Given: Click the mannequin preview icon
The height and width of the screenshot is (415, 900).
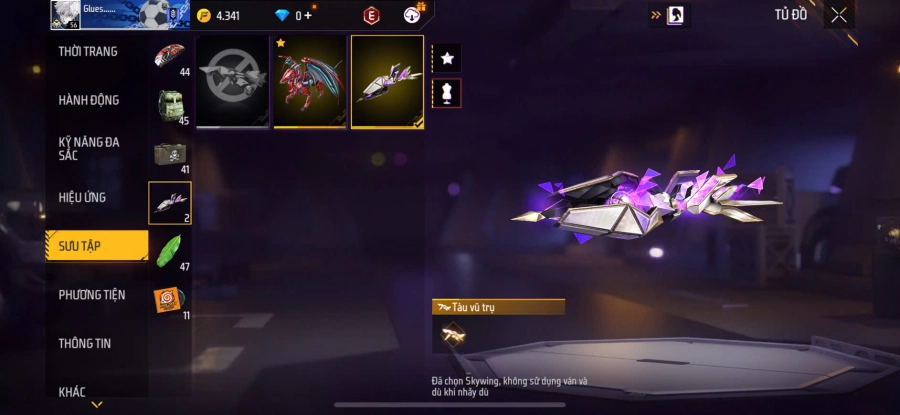Looking at the screenshot, I should coord(447,94).
